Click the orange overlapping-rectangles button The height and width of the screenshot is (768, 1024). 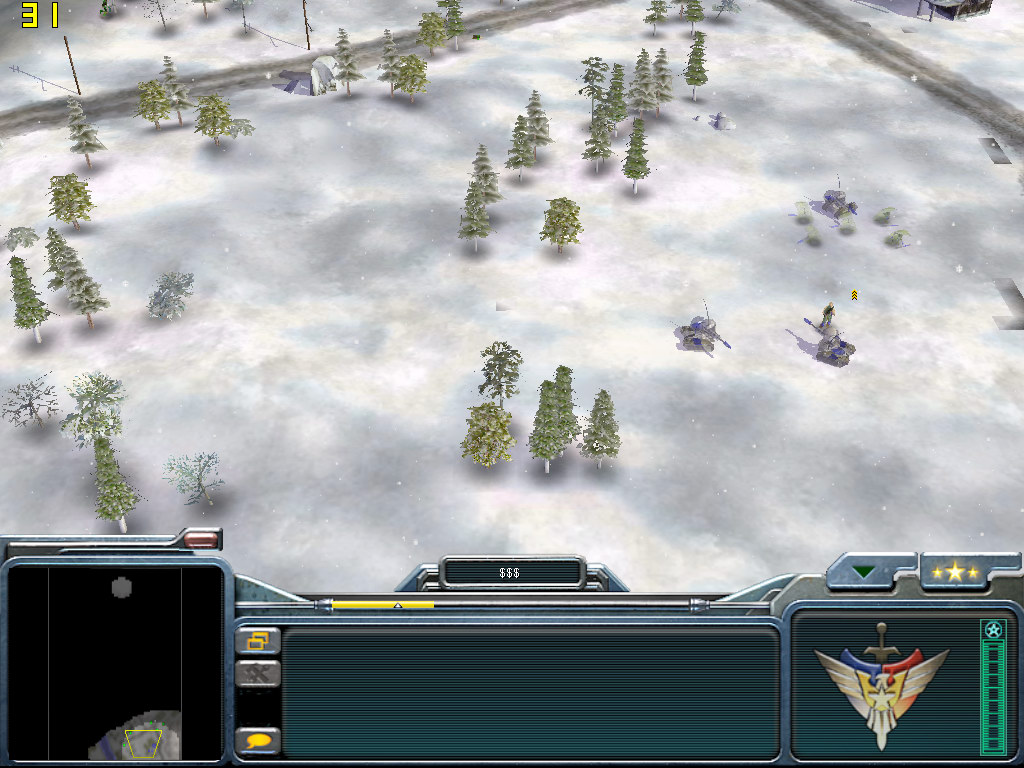[258, 641]
